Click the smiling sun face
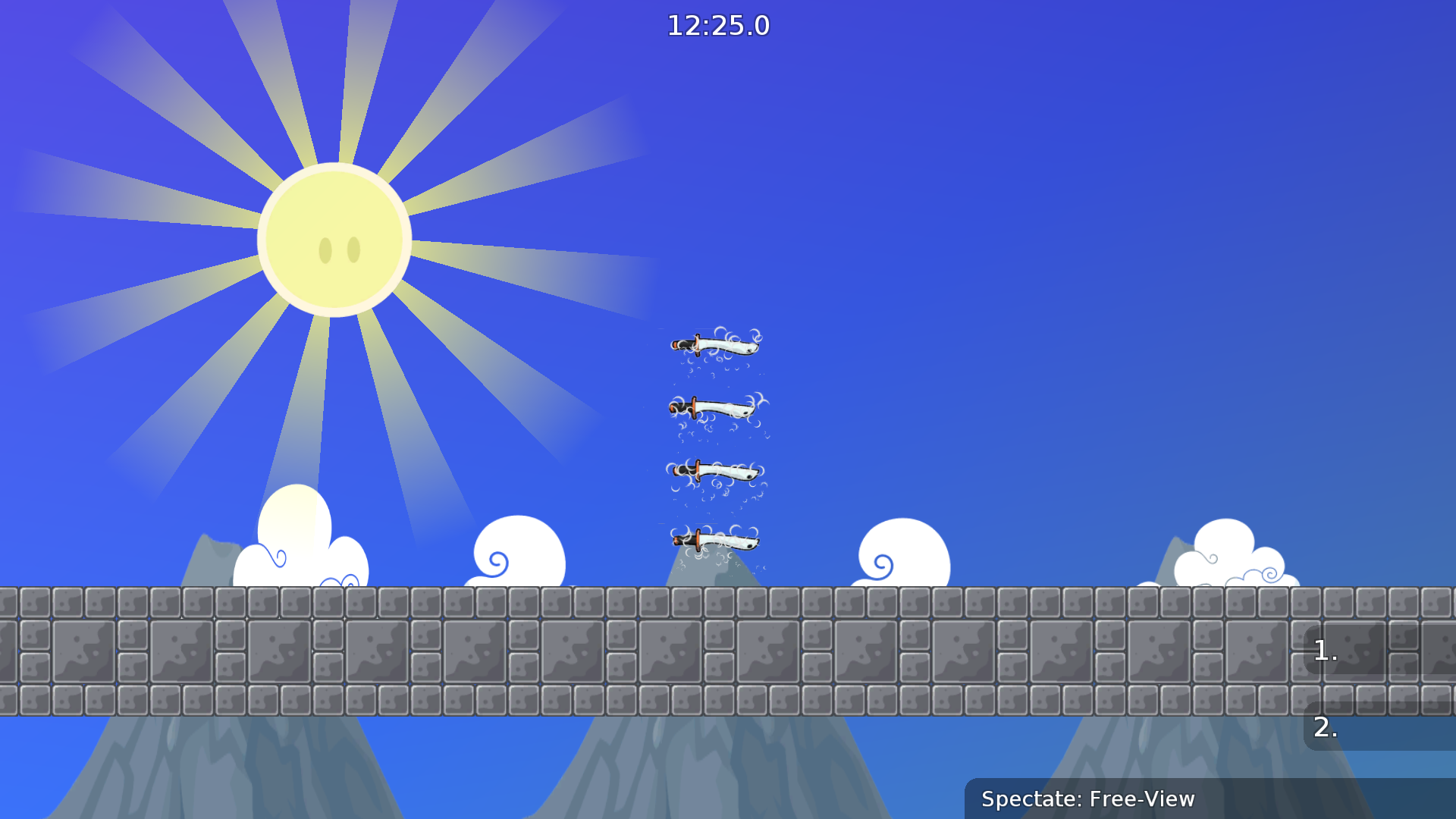Screen dimensions: 1456x819 click(336, 239)
